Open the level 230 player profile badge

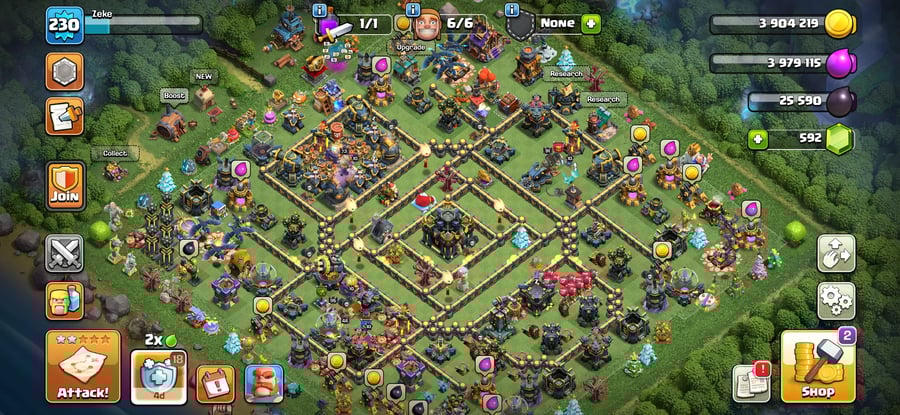(x=63, y=26)
